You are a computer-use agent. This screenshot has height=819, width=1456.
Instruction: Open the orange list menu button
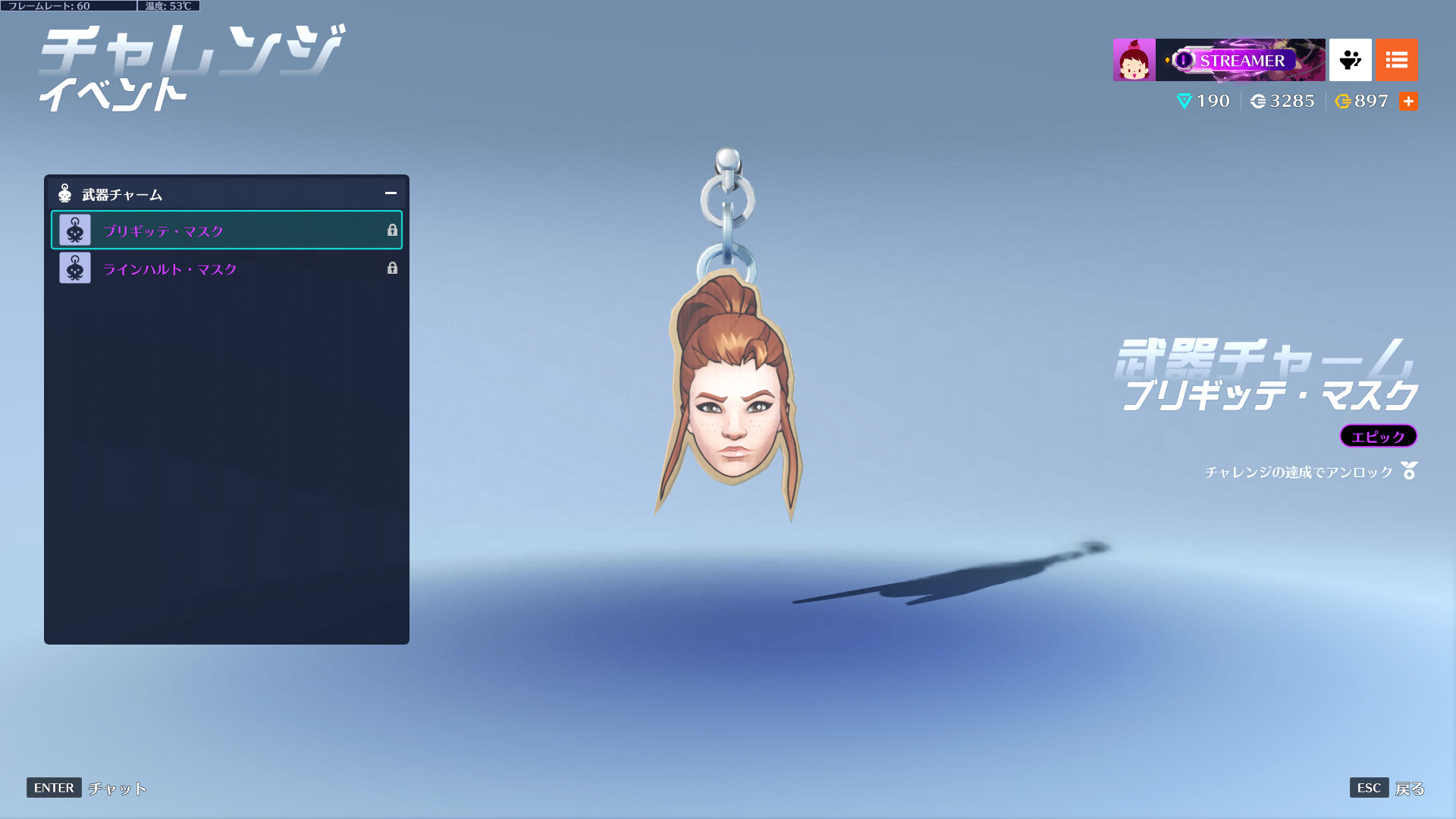point(1396,60)
